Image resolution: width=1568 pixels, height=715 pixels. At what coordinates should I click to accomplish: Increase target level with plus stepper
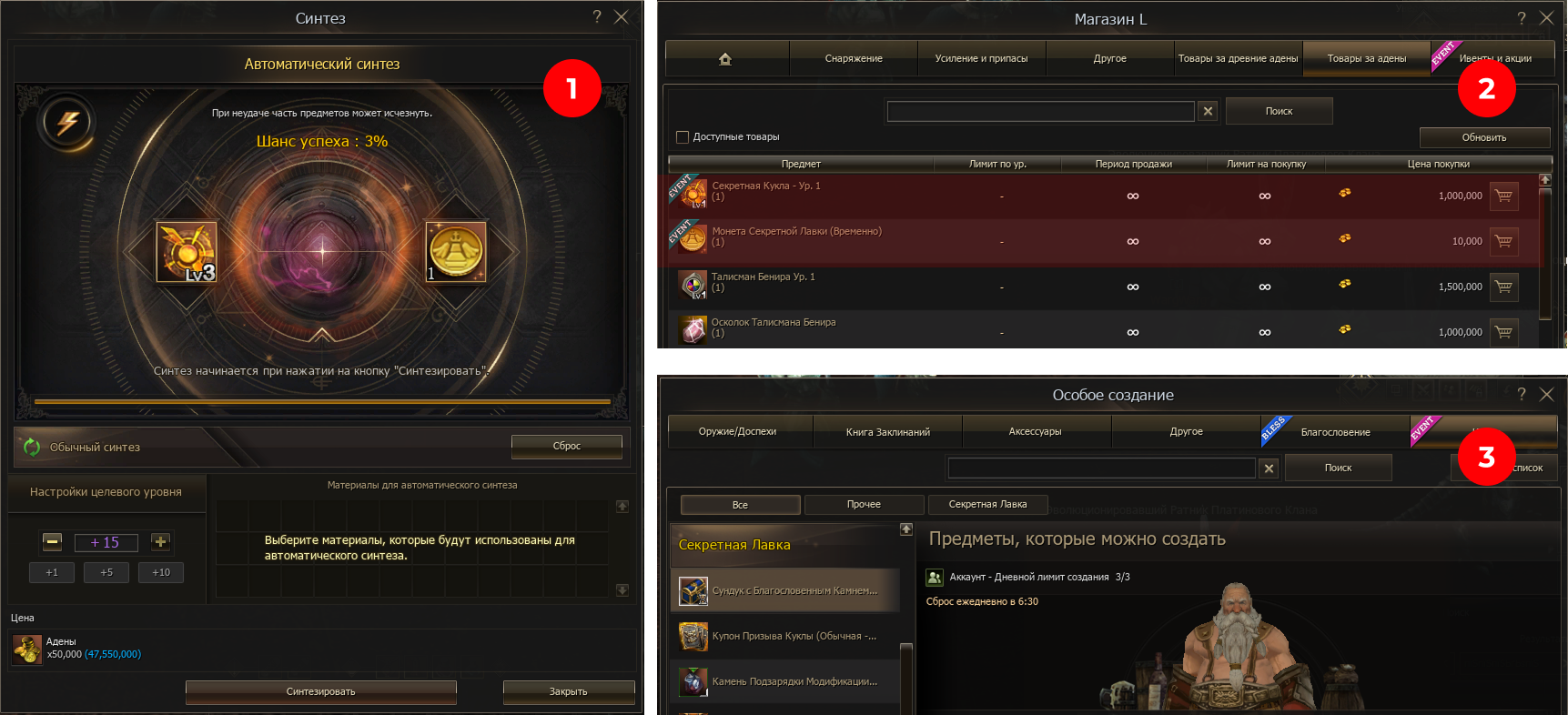160,542
